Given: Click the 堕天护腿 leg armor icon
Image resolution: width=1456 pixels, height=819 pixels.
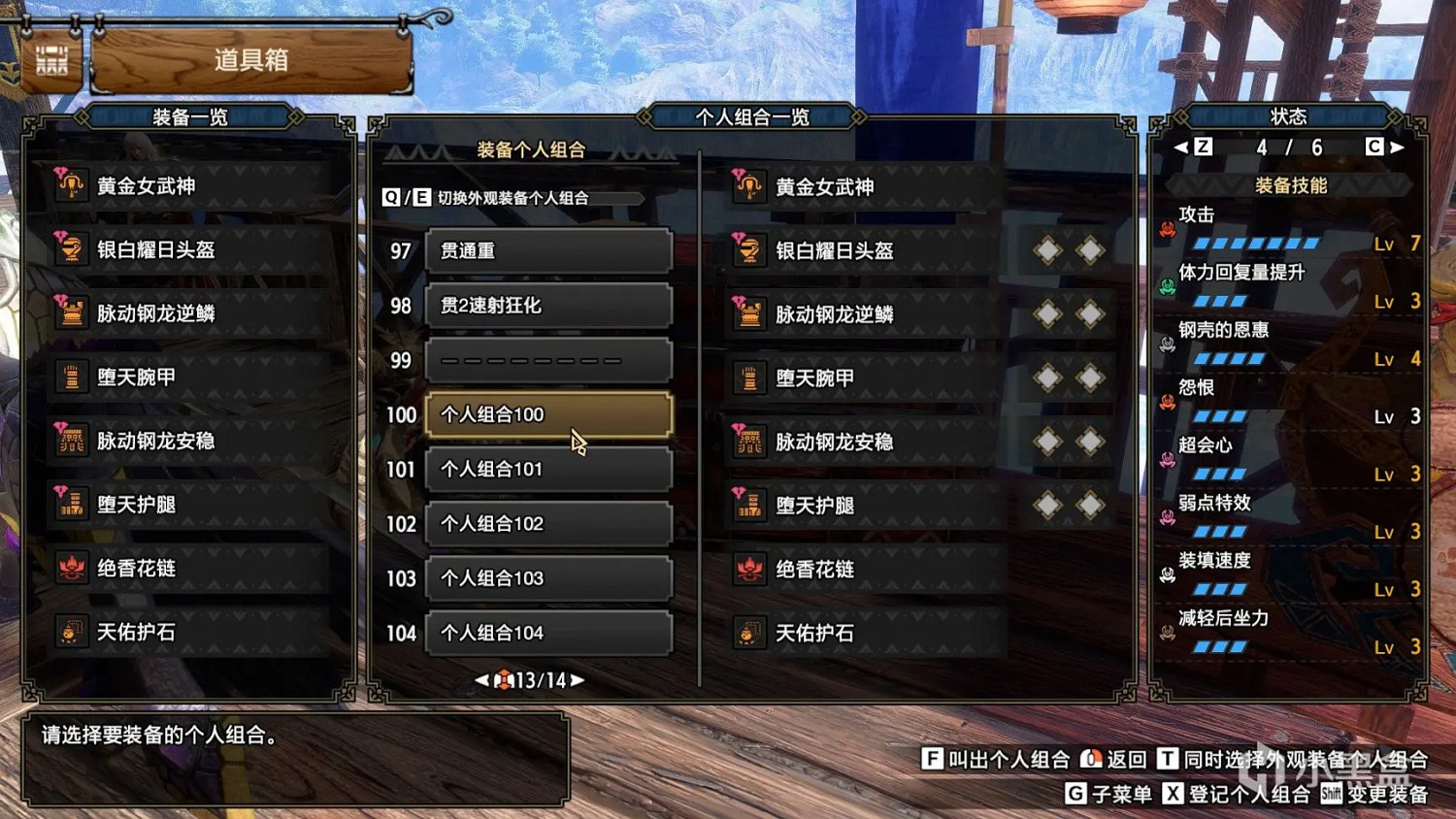Looking at the screenshot, I should (x=70, y=506).
